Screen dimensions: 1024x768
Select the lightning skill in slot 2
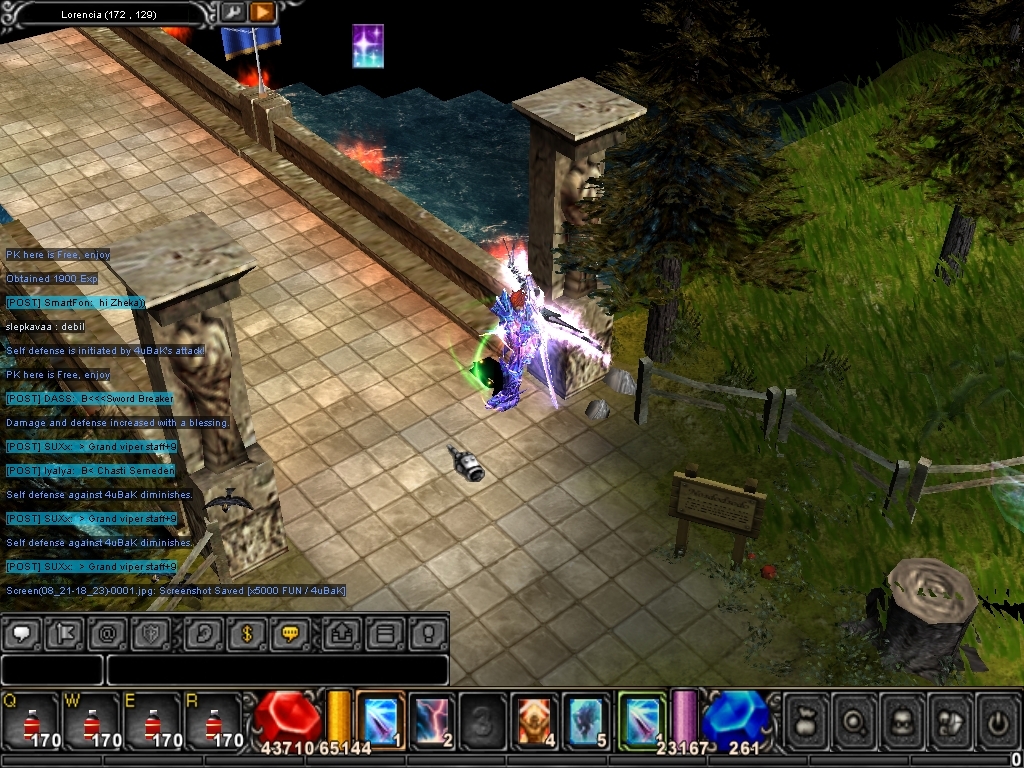click(431, 718)
